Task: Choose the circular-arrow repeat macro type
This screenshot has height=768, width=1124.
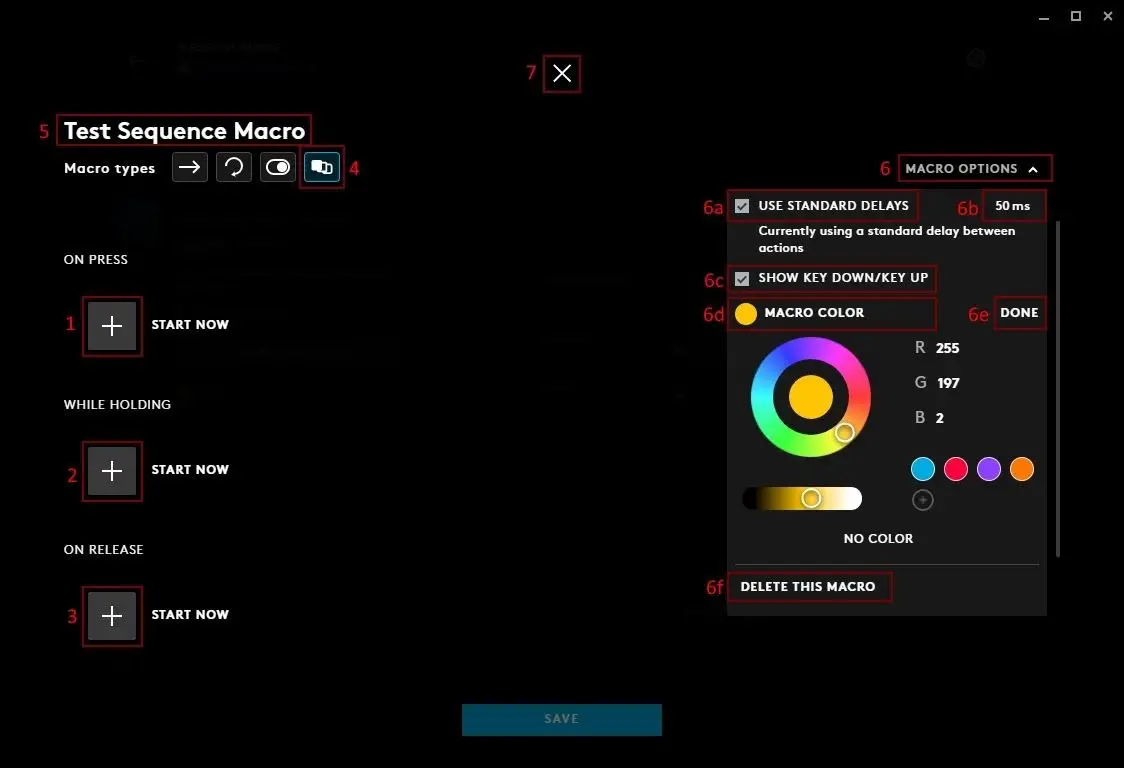Action: pyautogui.click(x=234, y=167)
